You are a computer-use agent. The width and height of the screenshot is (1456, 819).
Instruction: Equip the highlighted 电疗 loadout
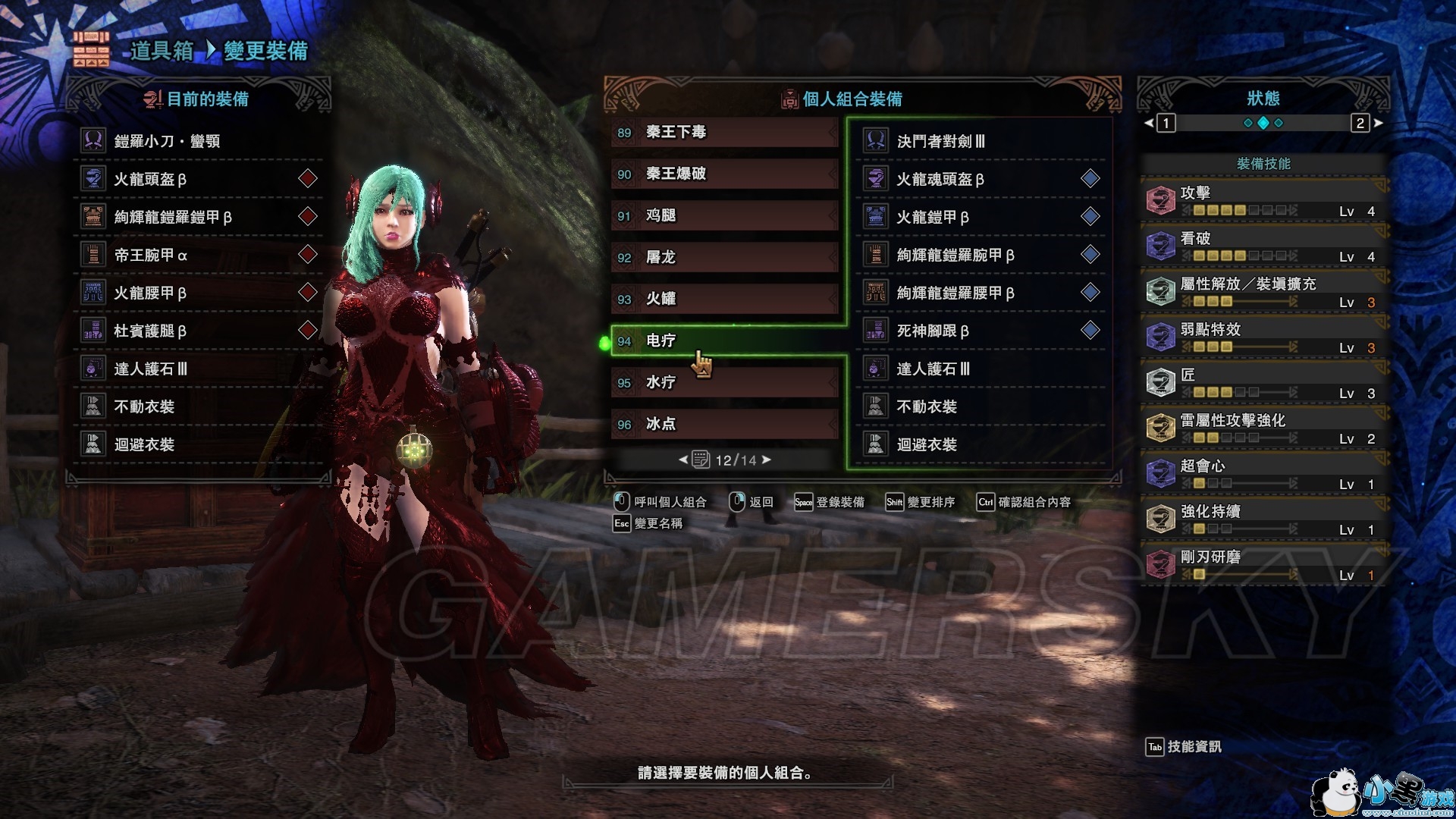click(724, 341)
